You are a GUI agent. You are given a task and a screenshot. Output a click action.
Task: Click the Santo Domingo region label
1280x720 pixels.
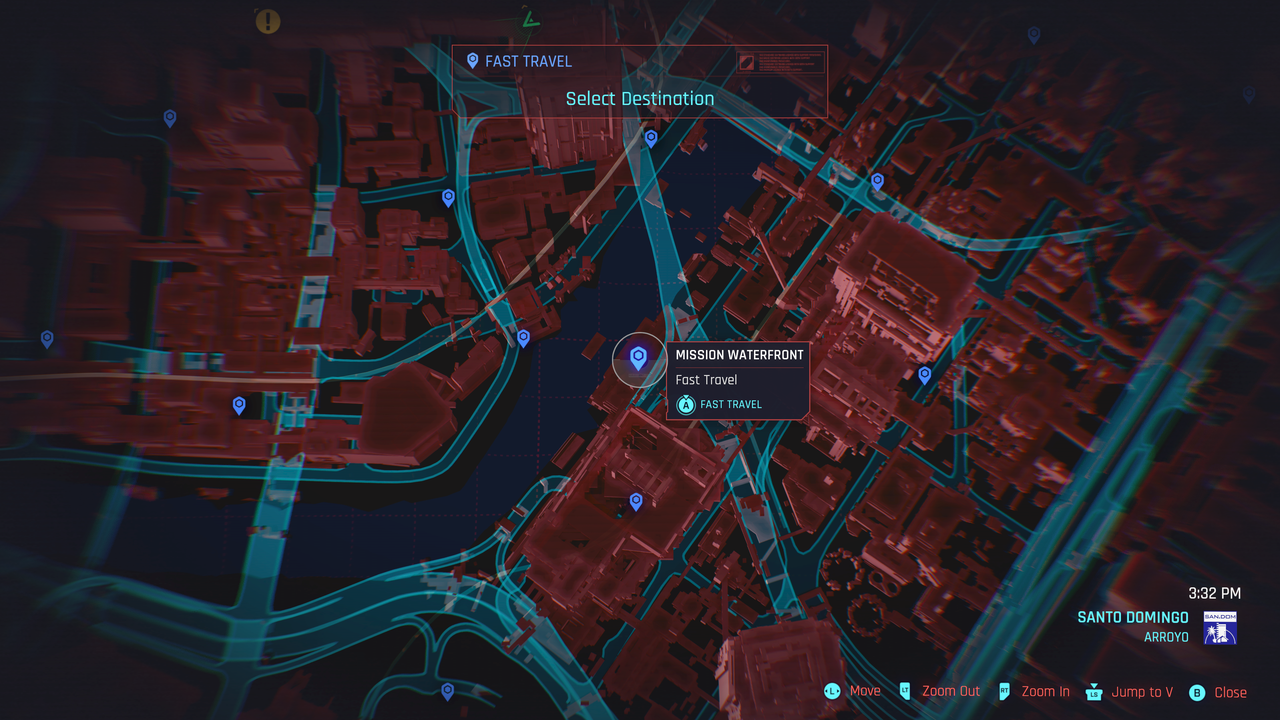tap(1133, 617)
